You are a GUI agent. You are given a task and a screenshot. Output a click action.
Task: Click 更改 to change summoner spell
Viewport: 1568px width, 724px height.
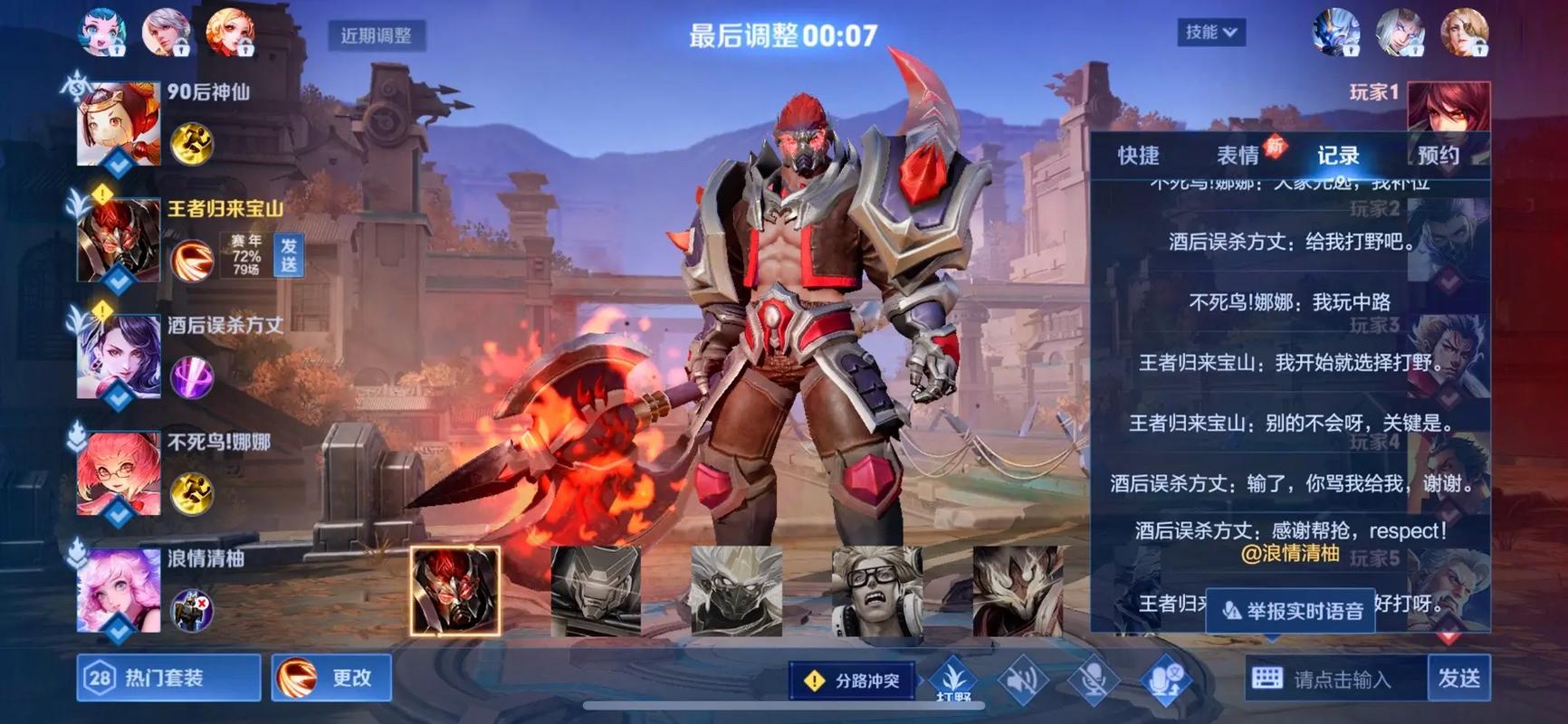(331, 678)
